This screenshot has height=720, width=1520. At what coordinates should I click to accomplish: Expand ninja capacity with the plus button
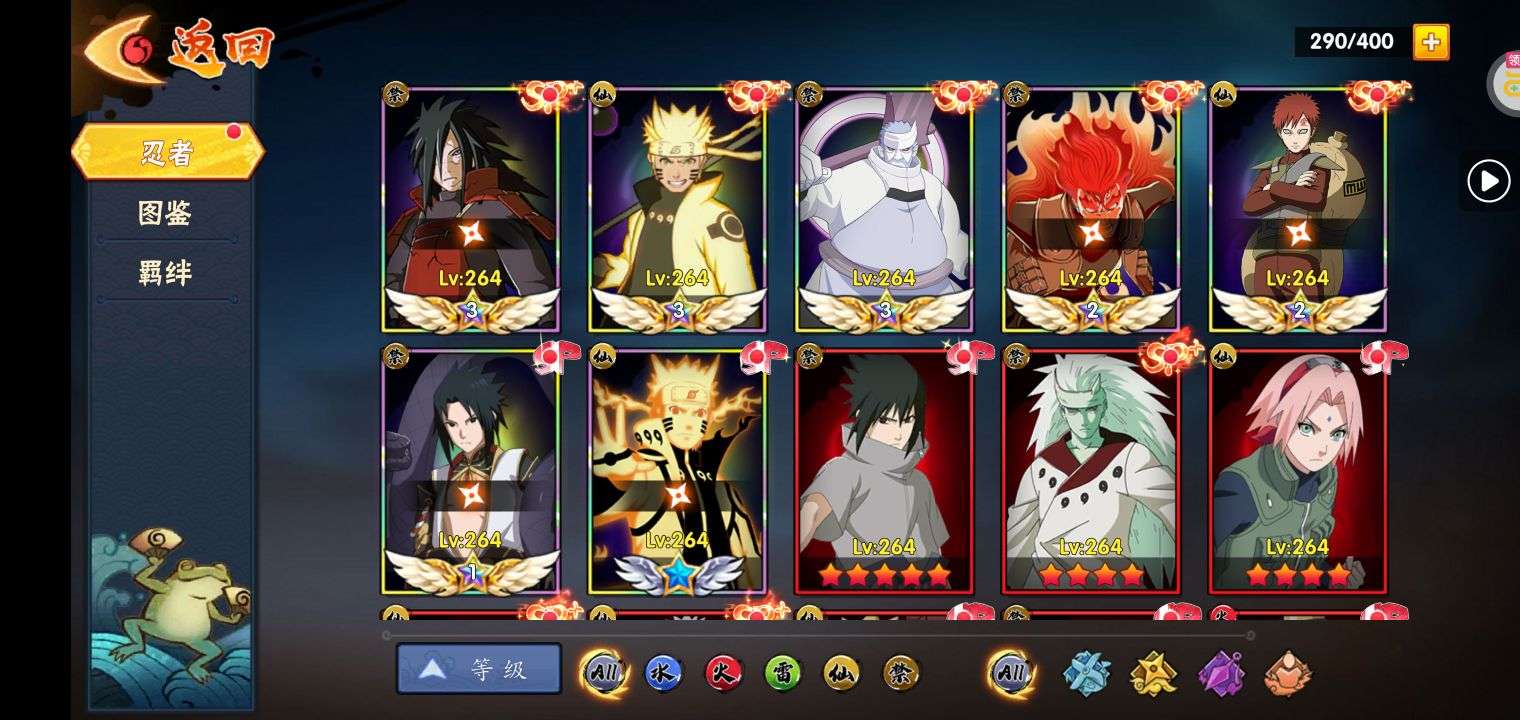click(x=1430, y=42)
